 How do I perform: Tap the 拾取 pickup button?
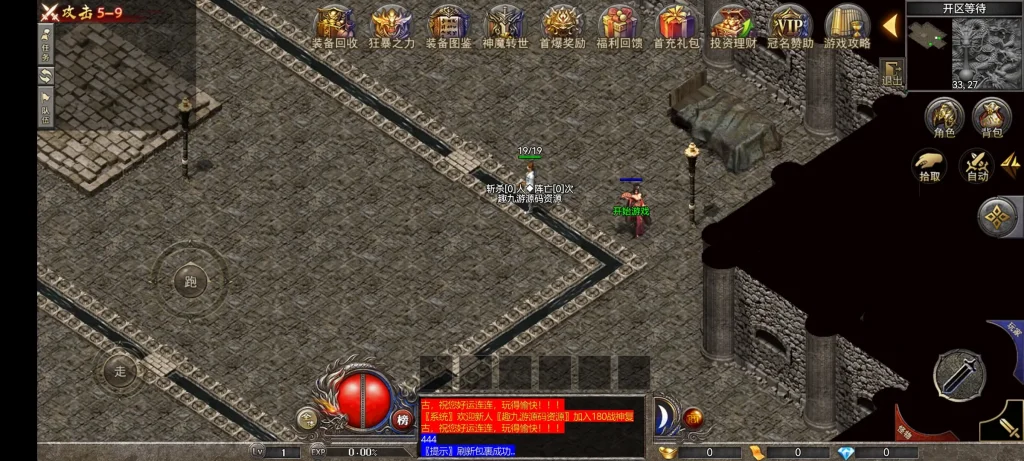[930, 166]
